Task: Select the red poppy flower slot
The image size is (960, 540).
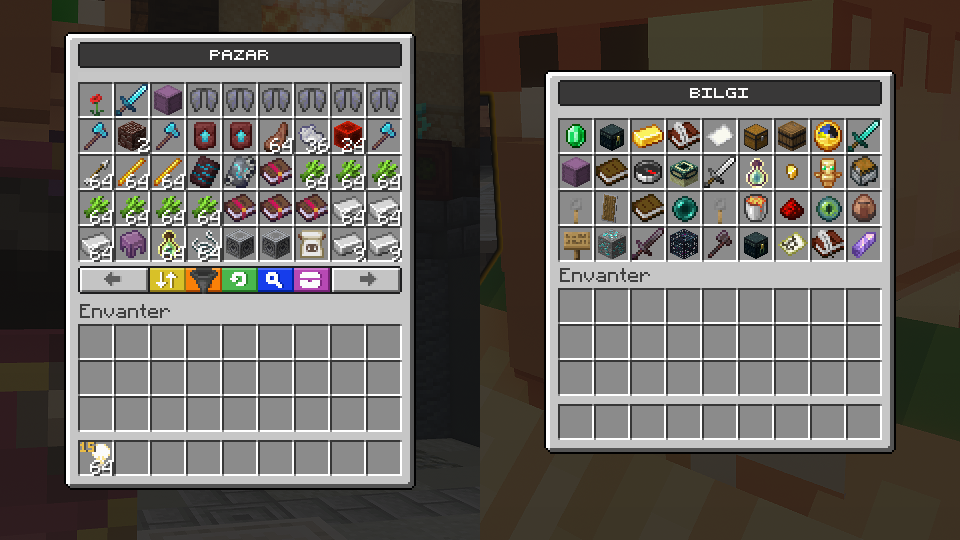Action: [97, 101]
